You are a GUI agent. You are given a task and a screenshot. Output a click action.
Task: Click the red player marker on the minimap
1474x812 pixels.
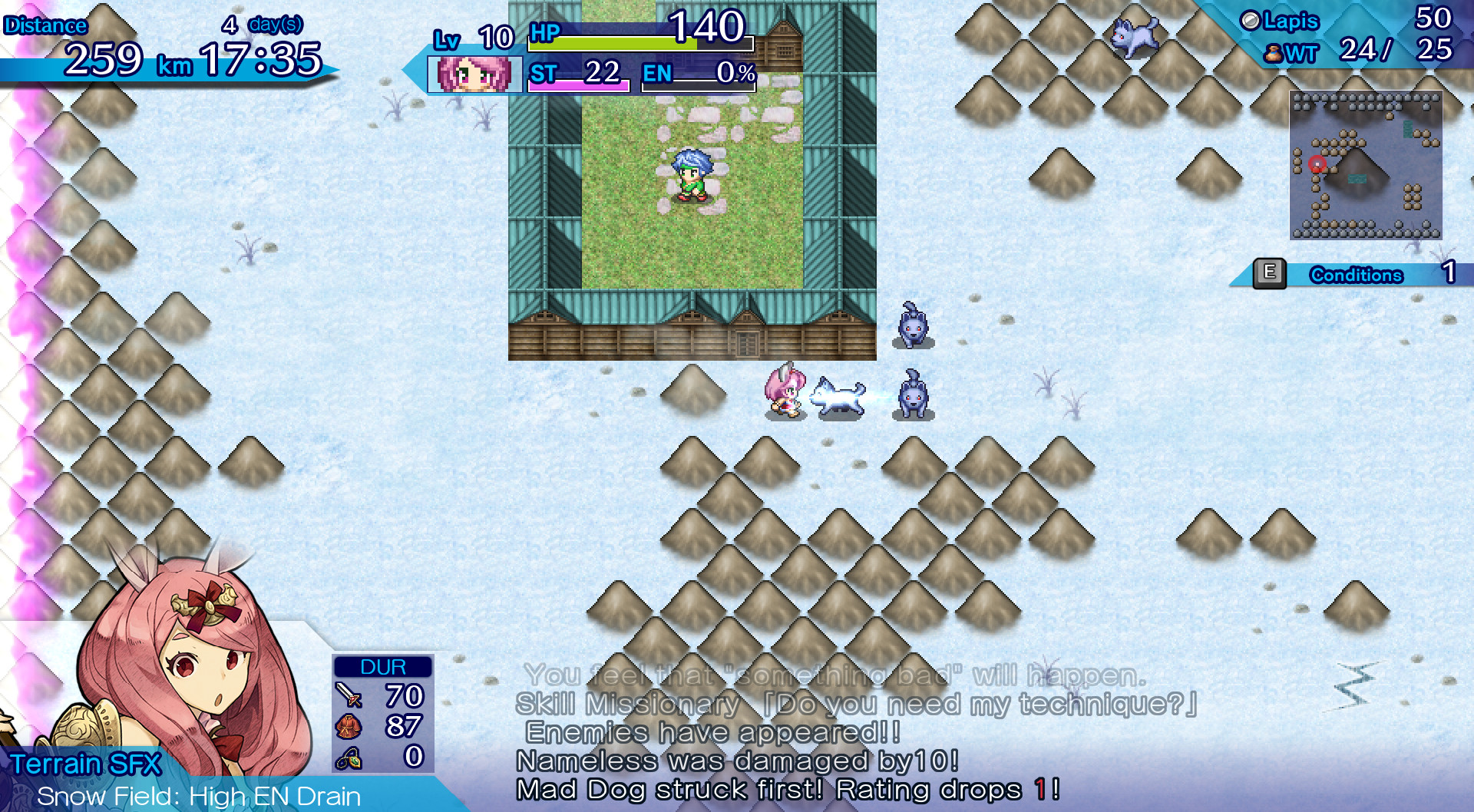tap(1316, 163)
